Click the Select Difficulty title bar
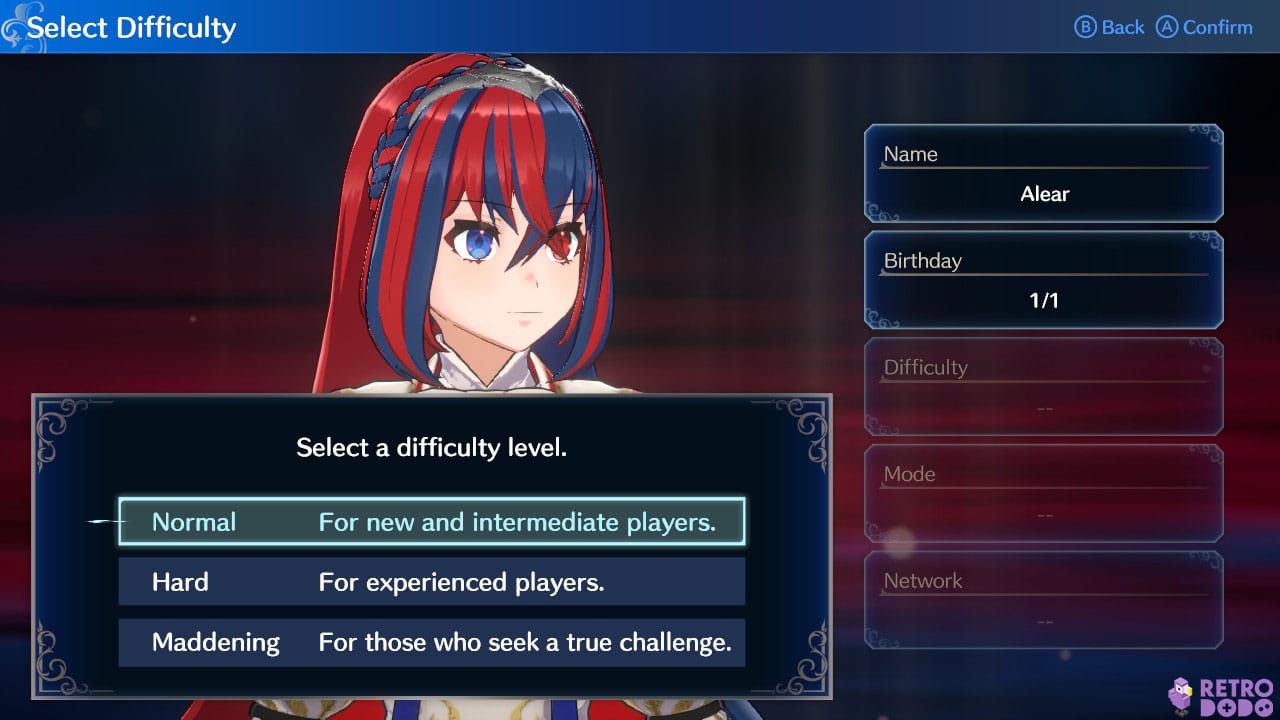Image resolution: width=1280 pixels, height=720 pixels. (133, 27)
